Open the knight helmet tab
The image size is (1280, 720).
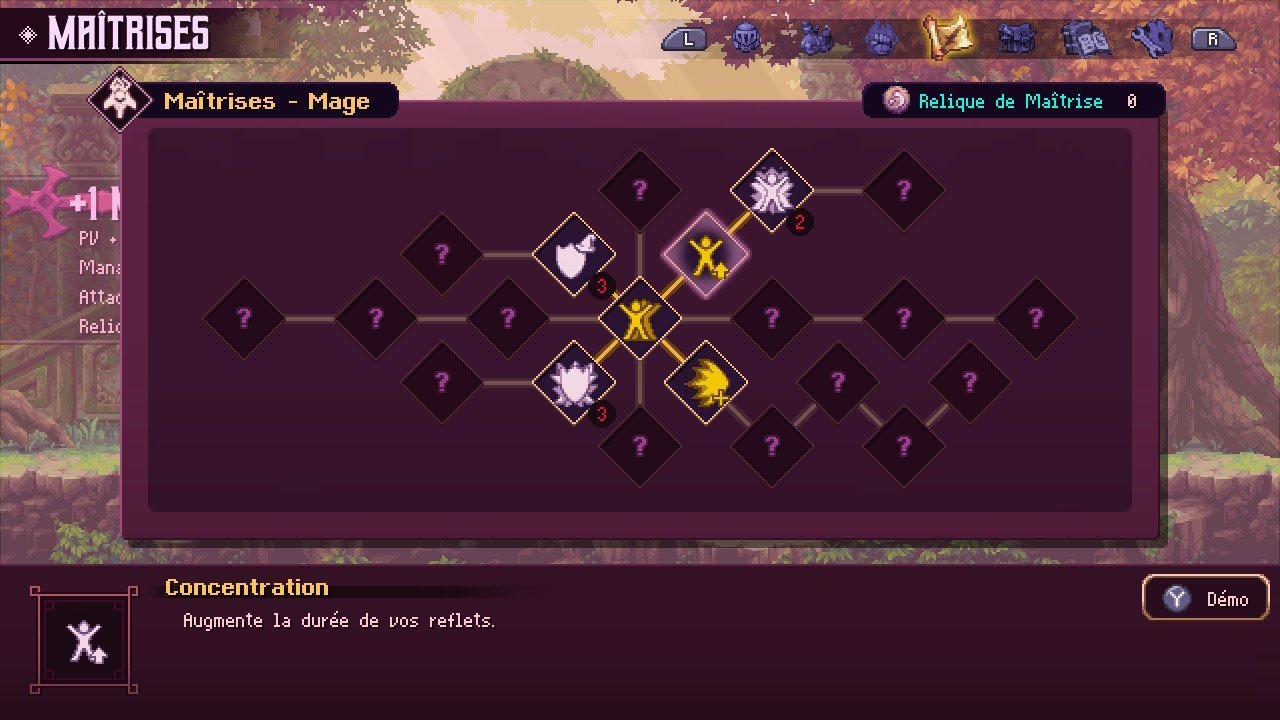[x=745, y=39]
